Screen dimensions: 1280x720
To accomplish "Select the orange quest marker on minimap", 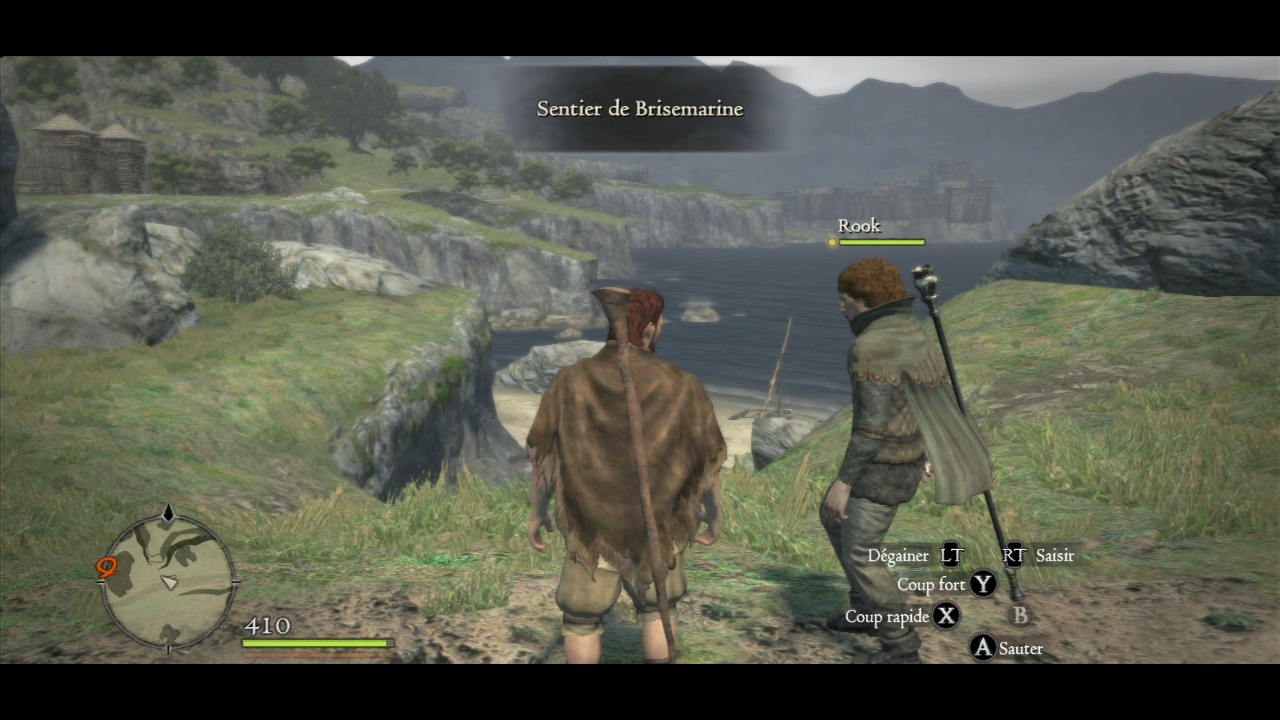I will point(107,568).
